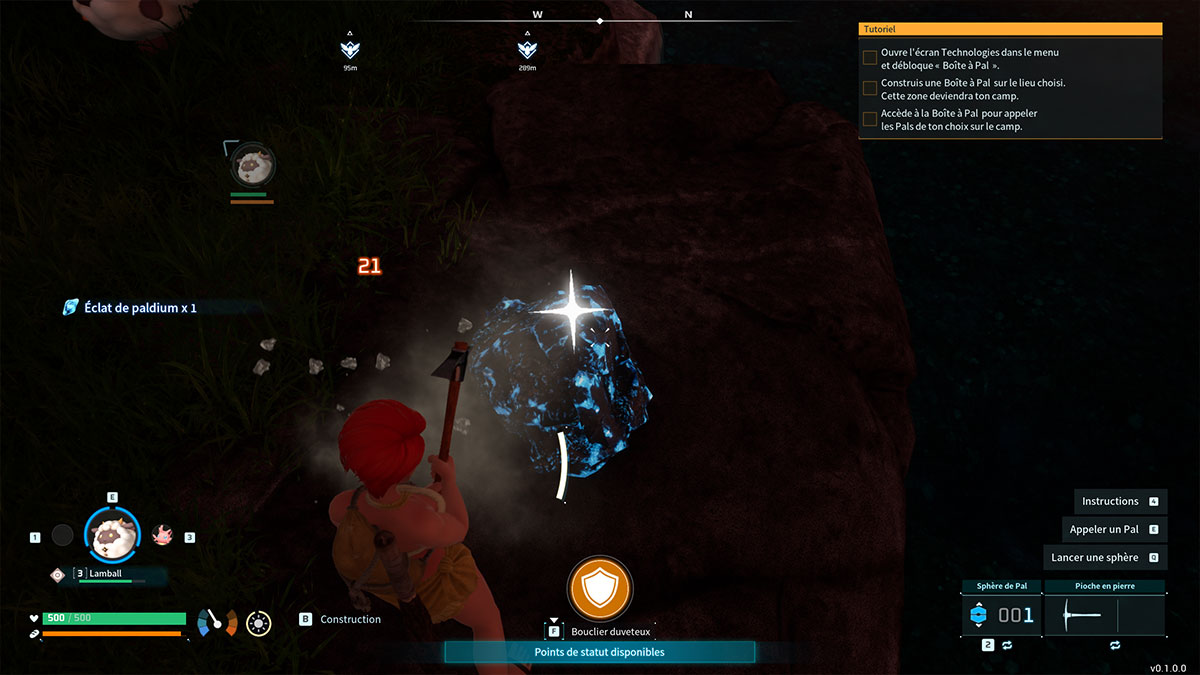Click the Tutoriel panel header
This screenshot has height=675, width=1200.
click(1010, 31)
